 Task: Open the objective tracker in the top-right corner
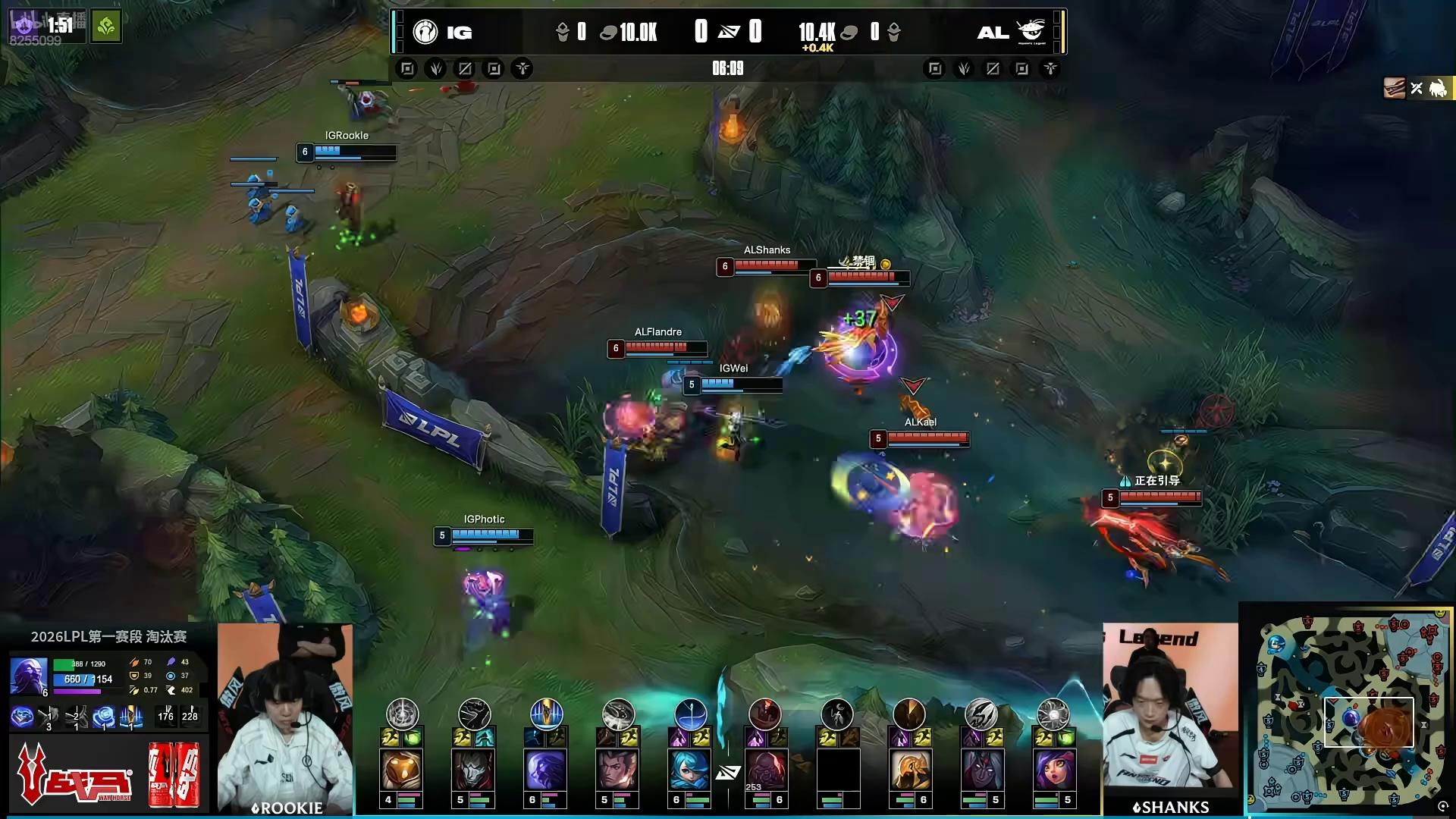1417,89
